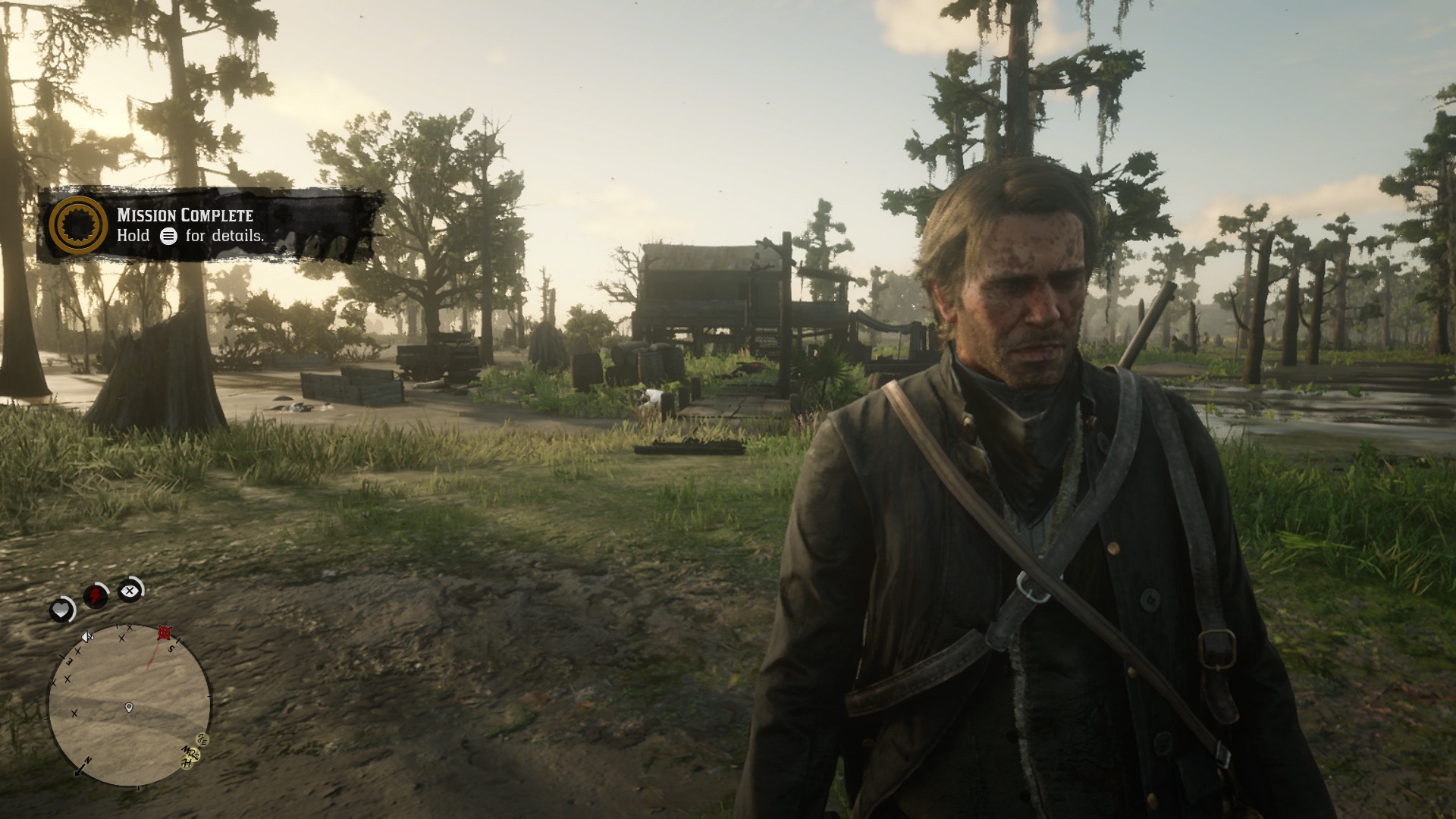Select the Dead Eye core icon
Image resolution: width=1456 pixels, height=819 pixels.
130,589
